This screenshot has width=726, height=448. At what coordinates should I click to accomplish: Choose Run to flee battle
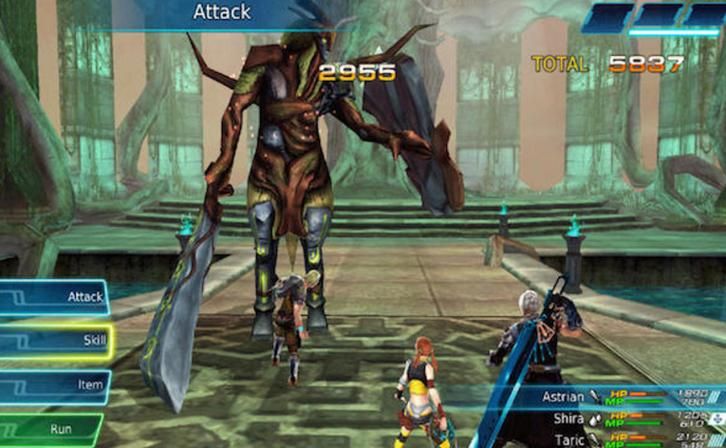(x=52, y=431)
